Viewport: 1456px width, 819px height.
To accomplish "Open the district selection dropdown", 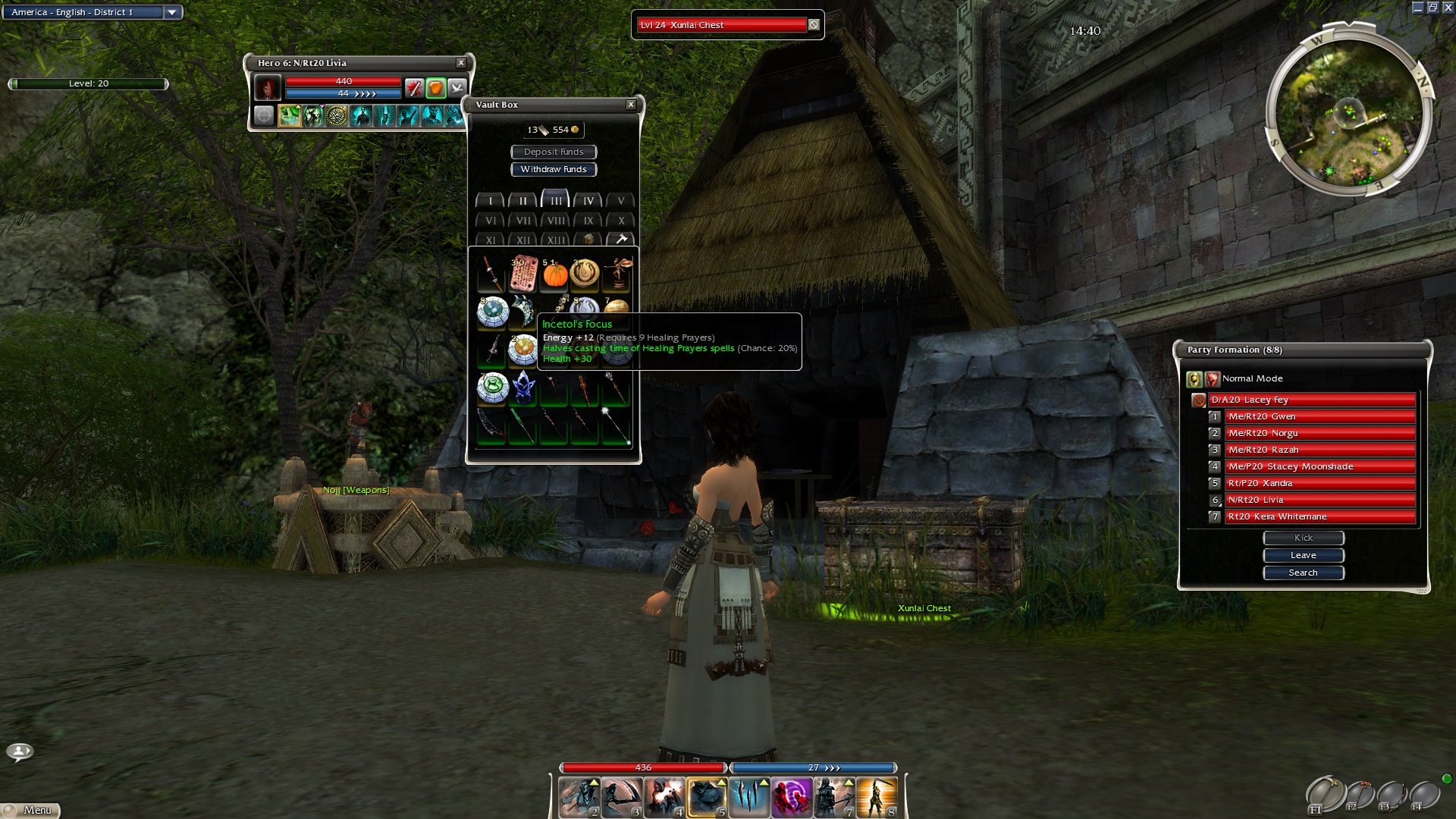I will (172, 12).
